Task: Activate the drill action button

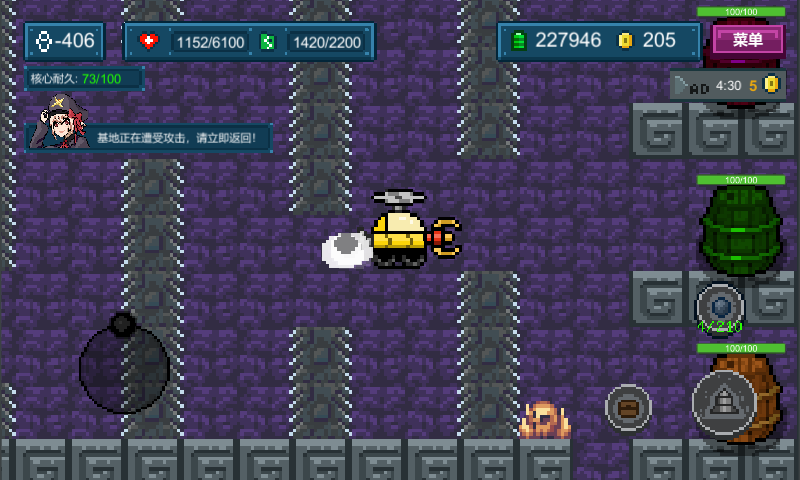Action: (724, 402)
